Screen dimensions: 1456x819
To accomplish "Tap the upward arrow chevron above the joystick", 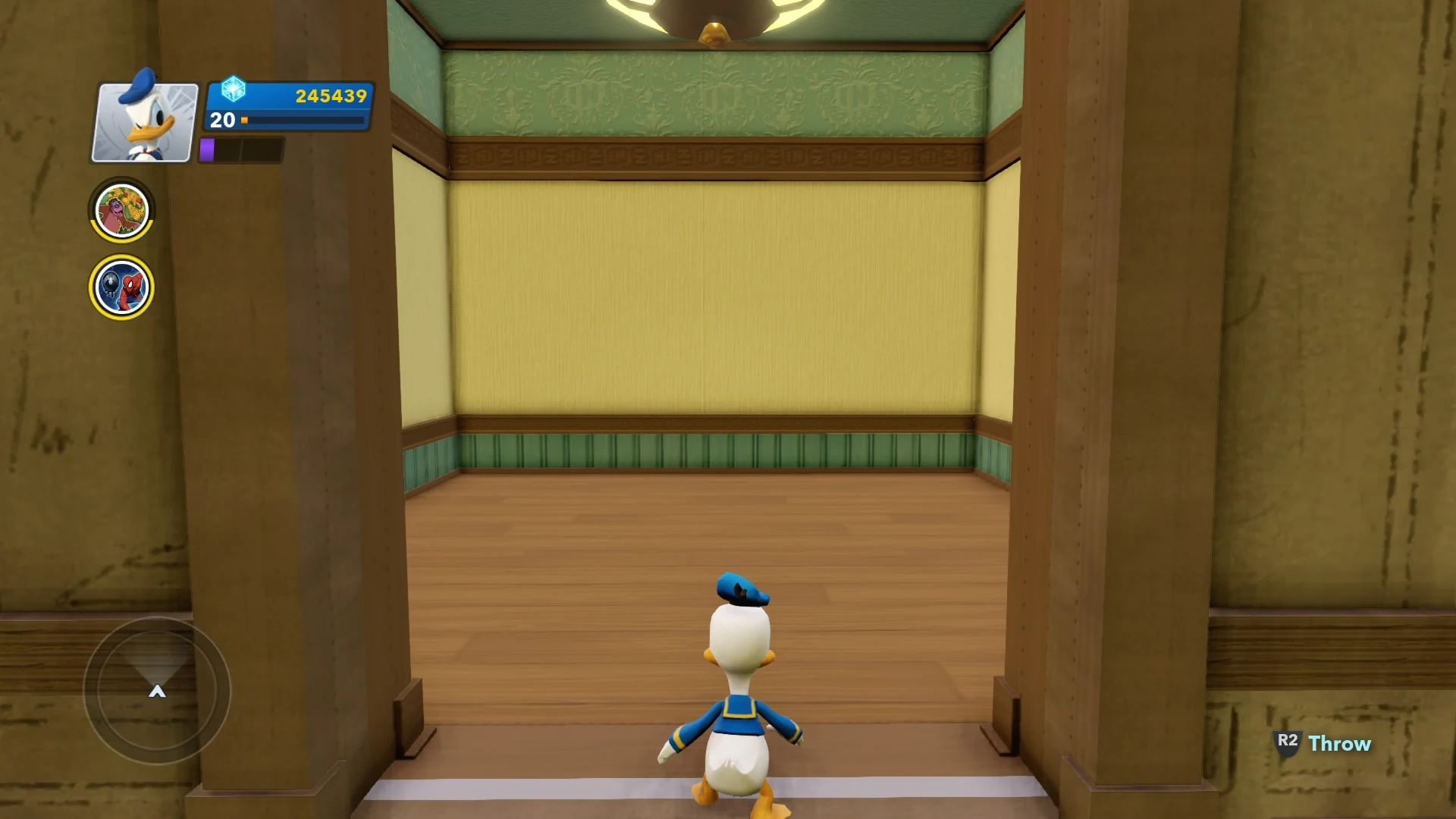I will point(157,691).
